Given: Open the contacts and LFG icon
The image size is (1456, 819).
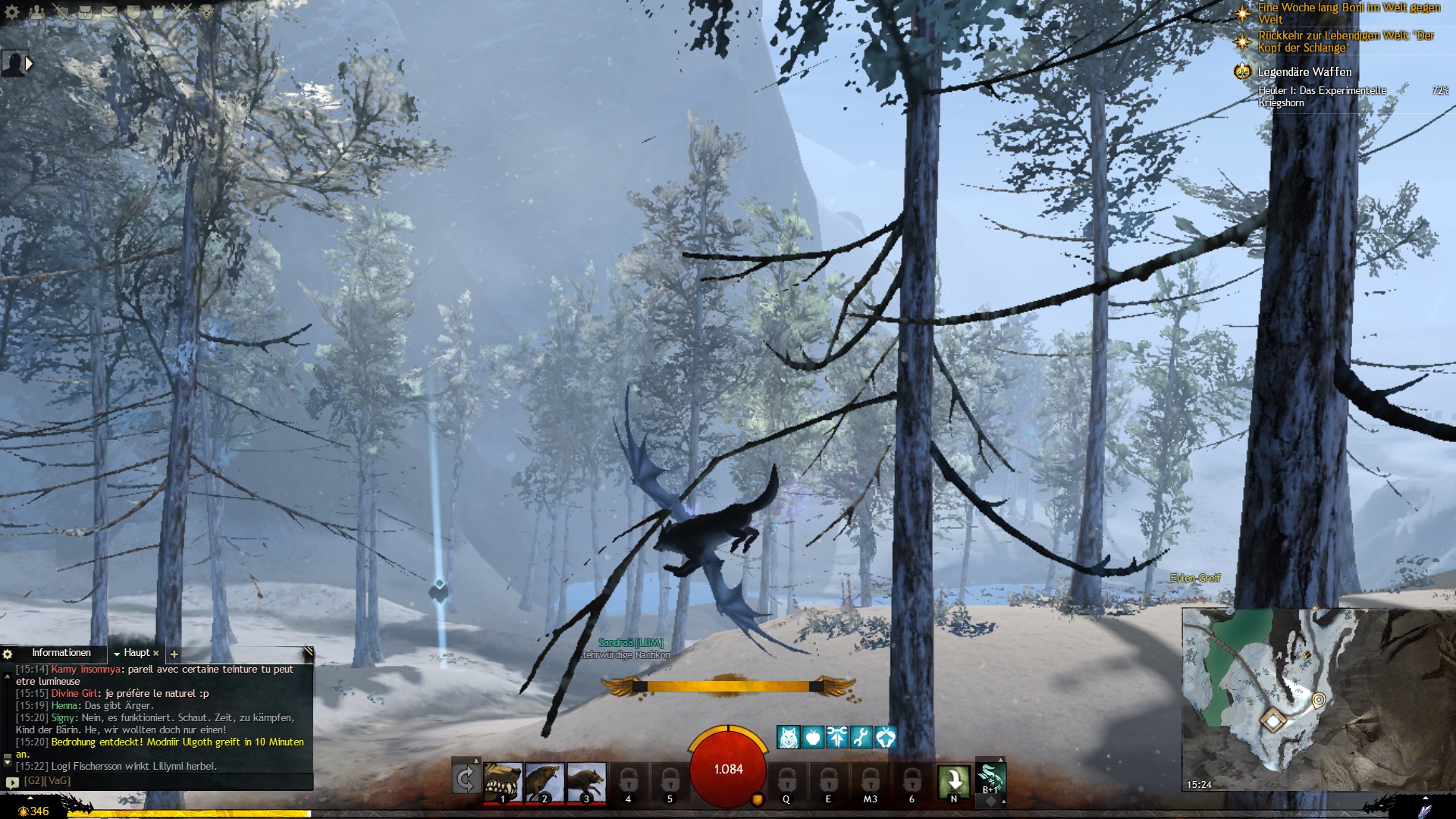Looking at the screenshot, I should point(36,12).
